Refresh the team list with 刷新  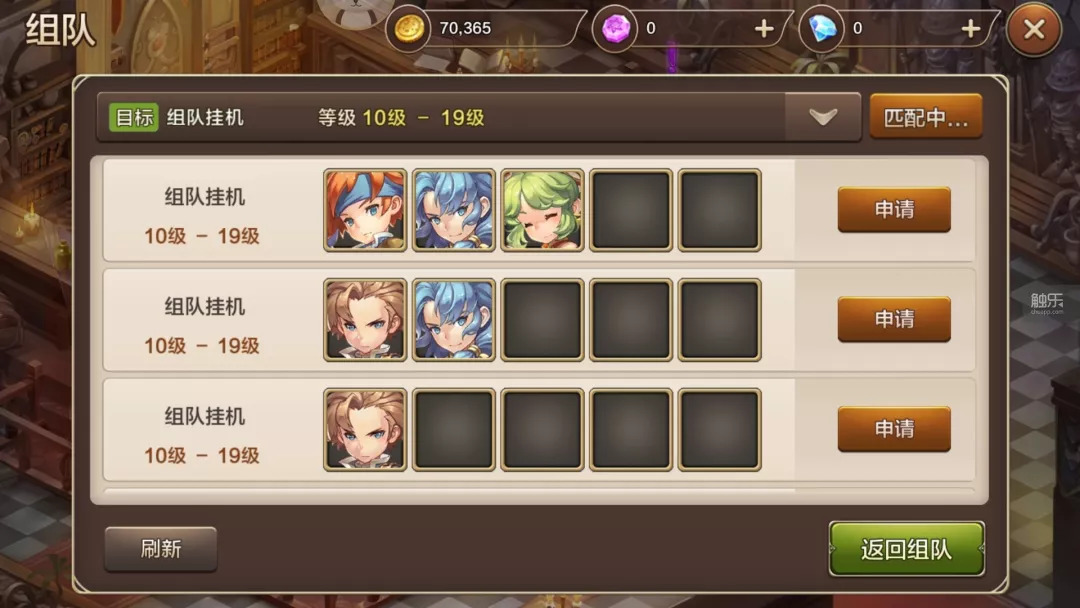coord(161,549)
